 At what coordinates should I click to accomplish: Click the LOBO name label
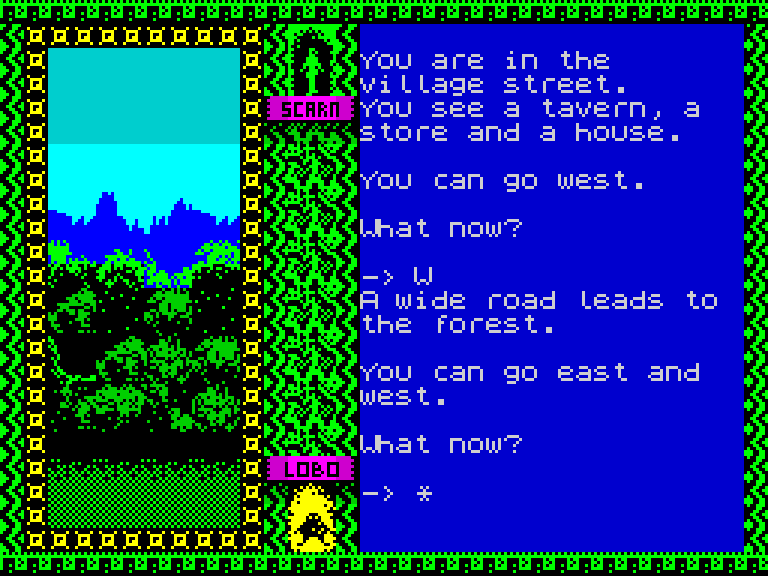tap(311, 468)
